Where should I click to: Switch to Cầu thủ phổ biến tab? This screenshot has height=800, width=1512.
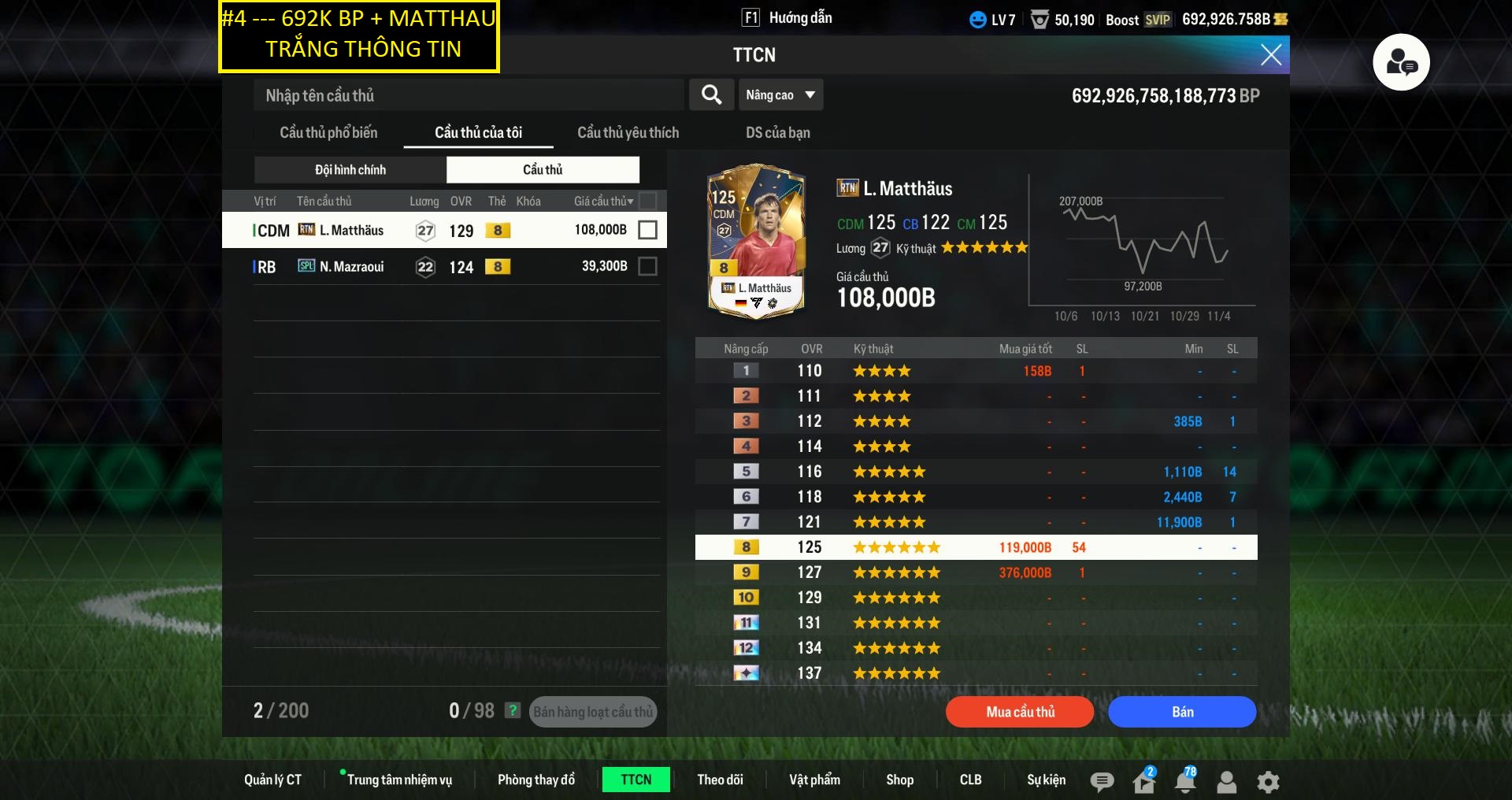[x=328, y=132]
